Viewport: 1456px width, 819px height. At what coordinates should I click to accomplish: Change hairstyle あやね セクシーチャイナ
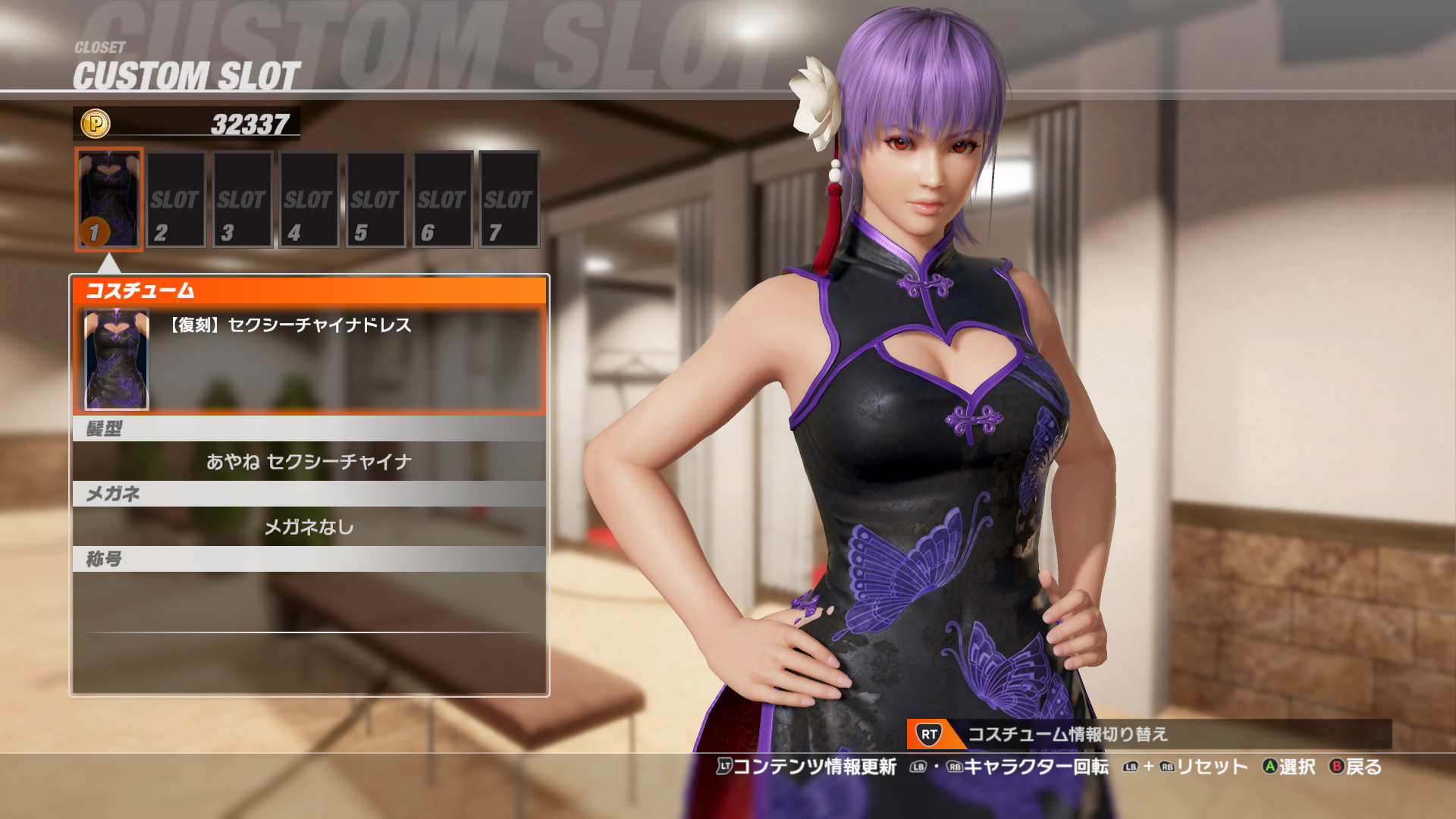click(309, 461)
